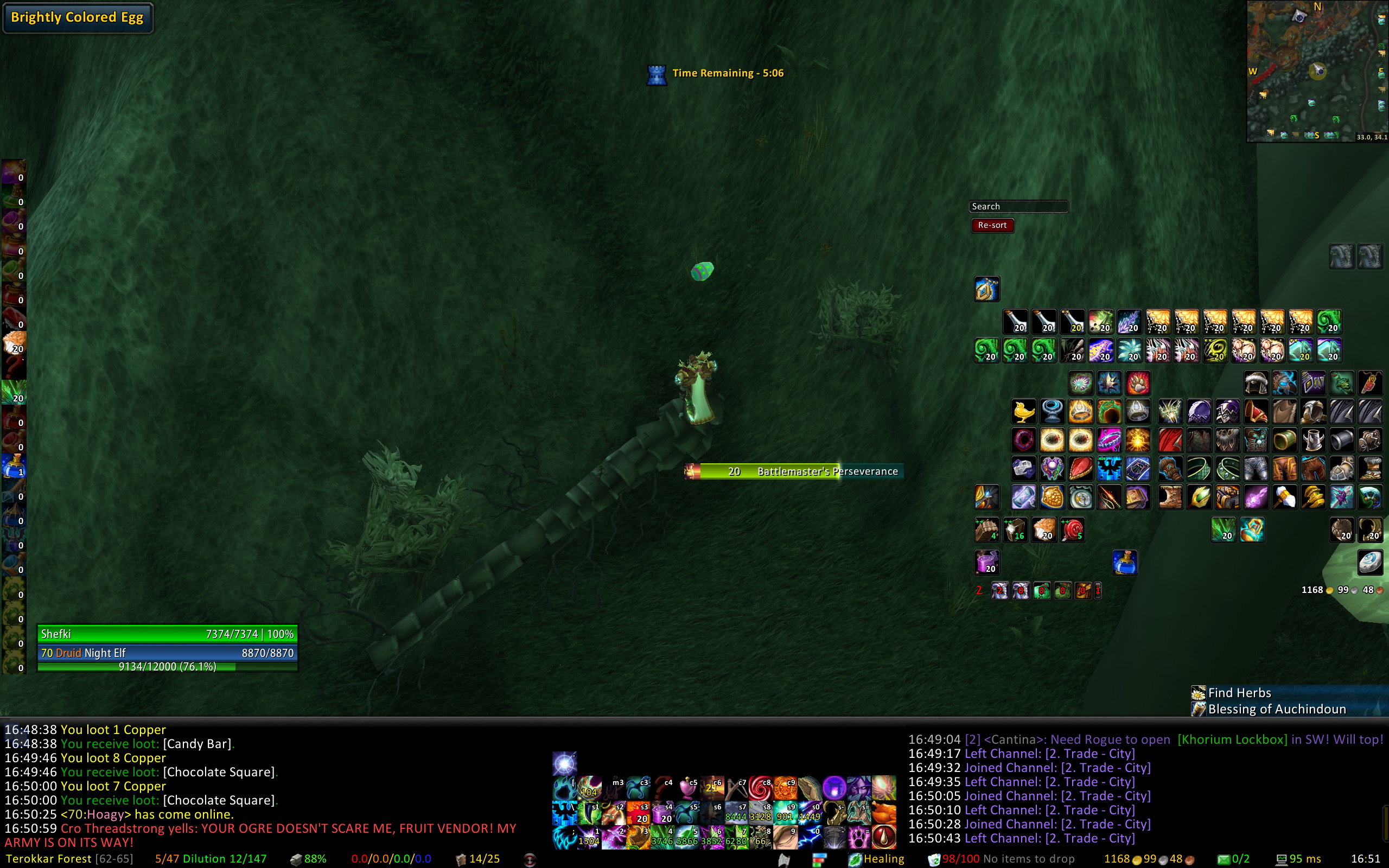Activate the roast chicken food button
The image size is (1389, 868).
884,813
